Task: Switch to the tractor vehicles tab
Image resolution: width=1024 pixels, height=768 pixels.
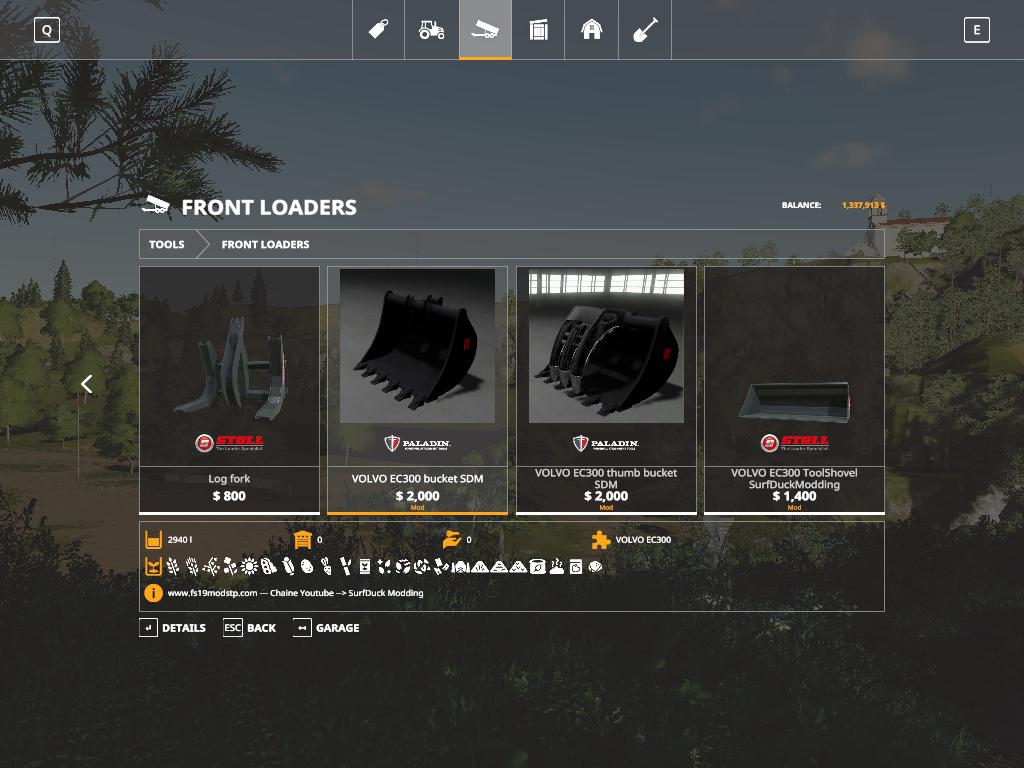Action: click(431, 30)
